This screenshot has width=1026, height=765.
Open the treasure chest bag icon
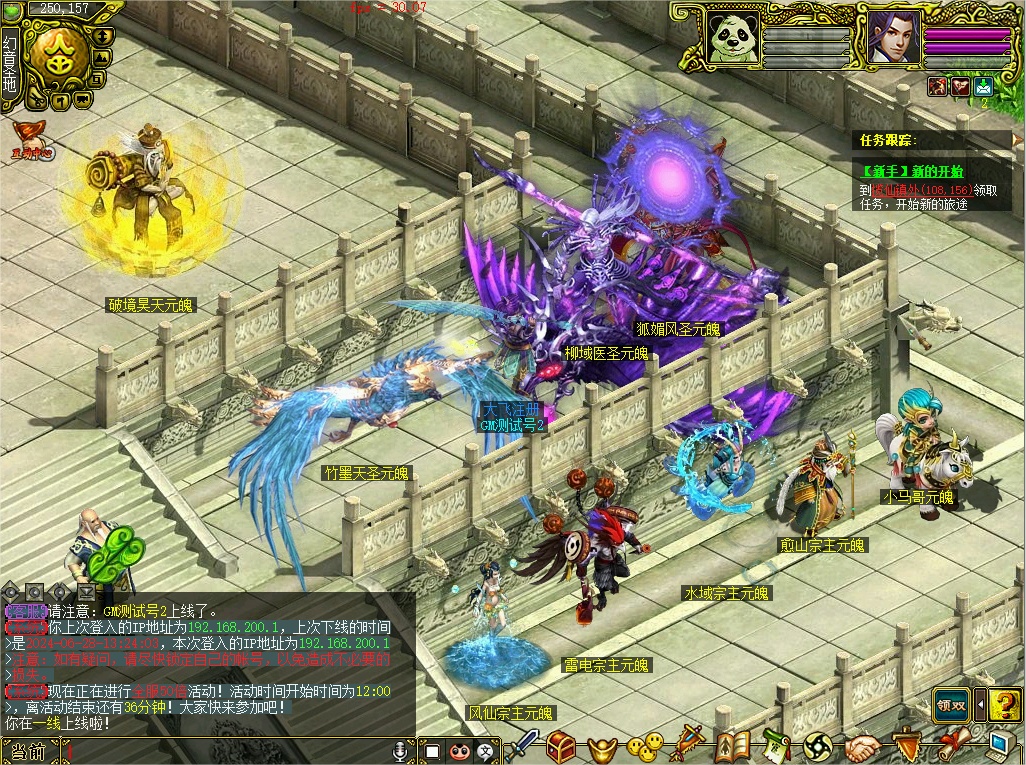pyautogui.click(x=560, y=746)
